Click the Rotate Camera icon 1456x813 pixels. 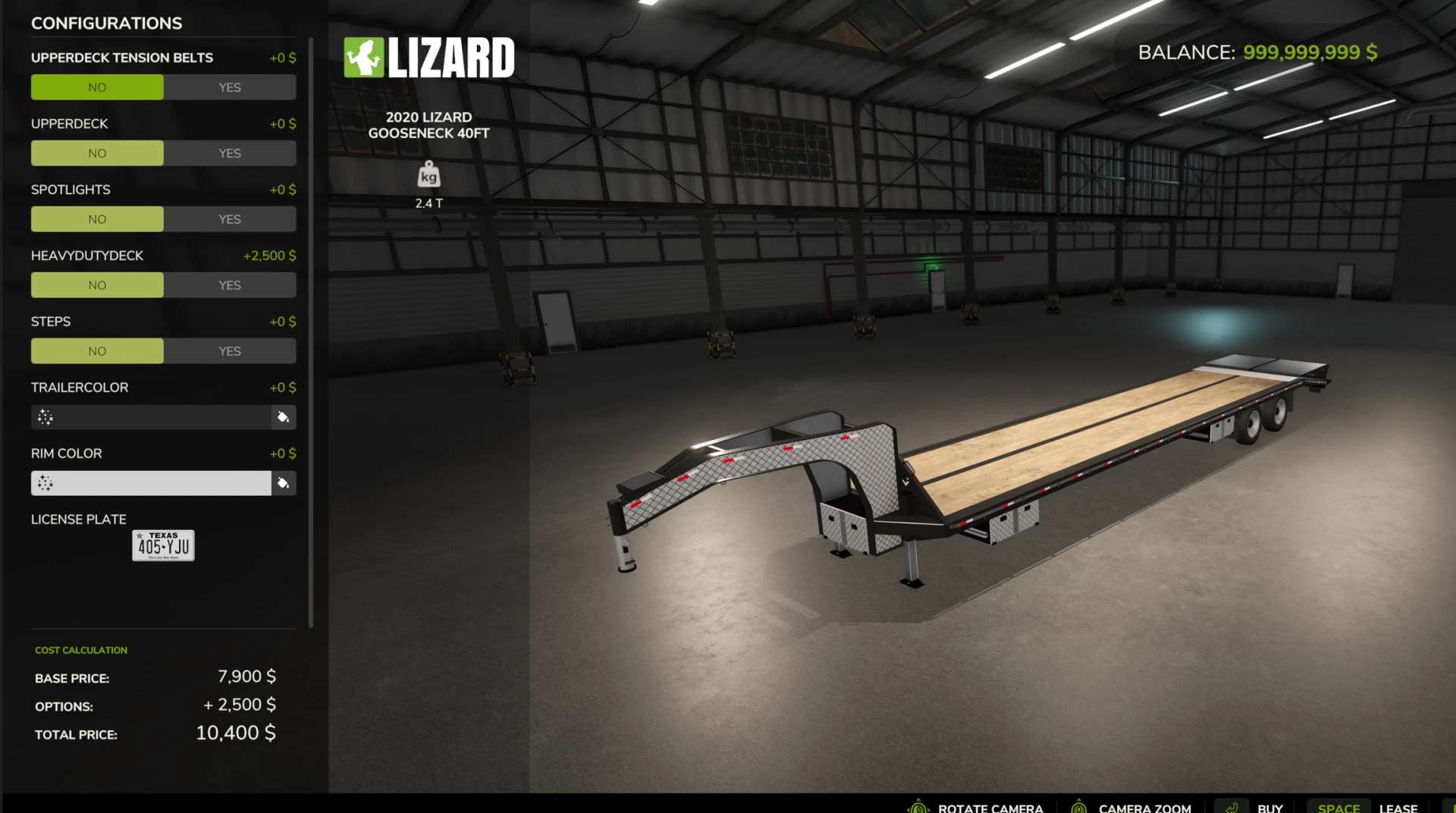click(x=918, y=806)
